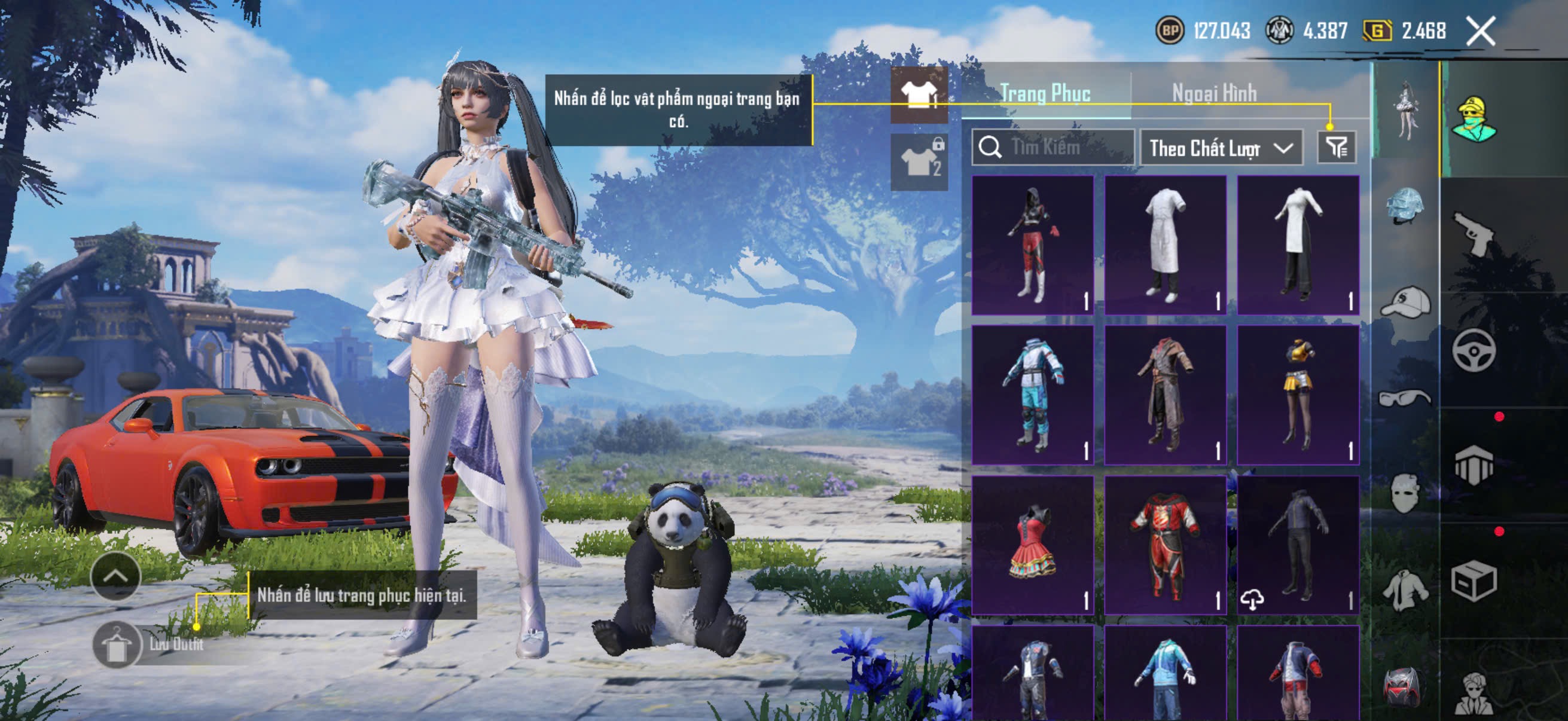
Task: Toggle the owned-items filter button
Action: coord(1336,147)
